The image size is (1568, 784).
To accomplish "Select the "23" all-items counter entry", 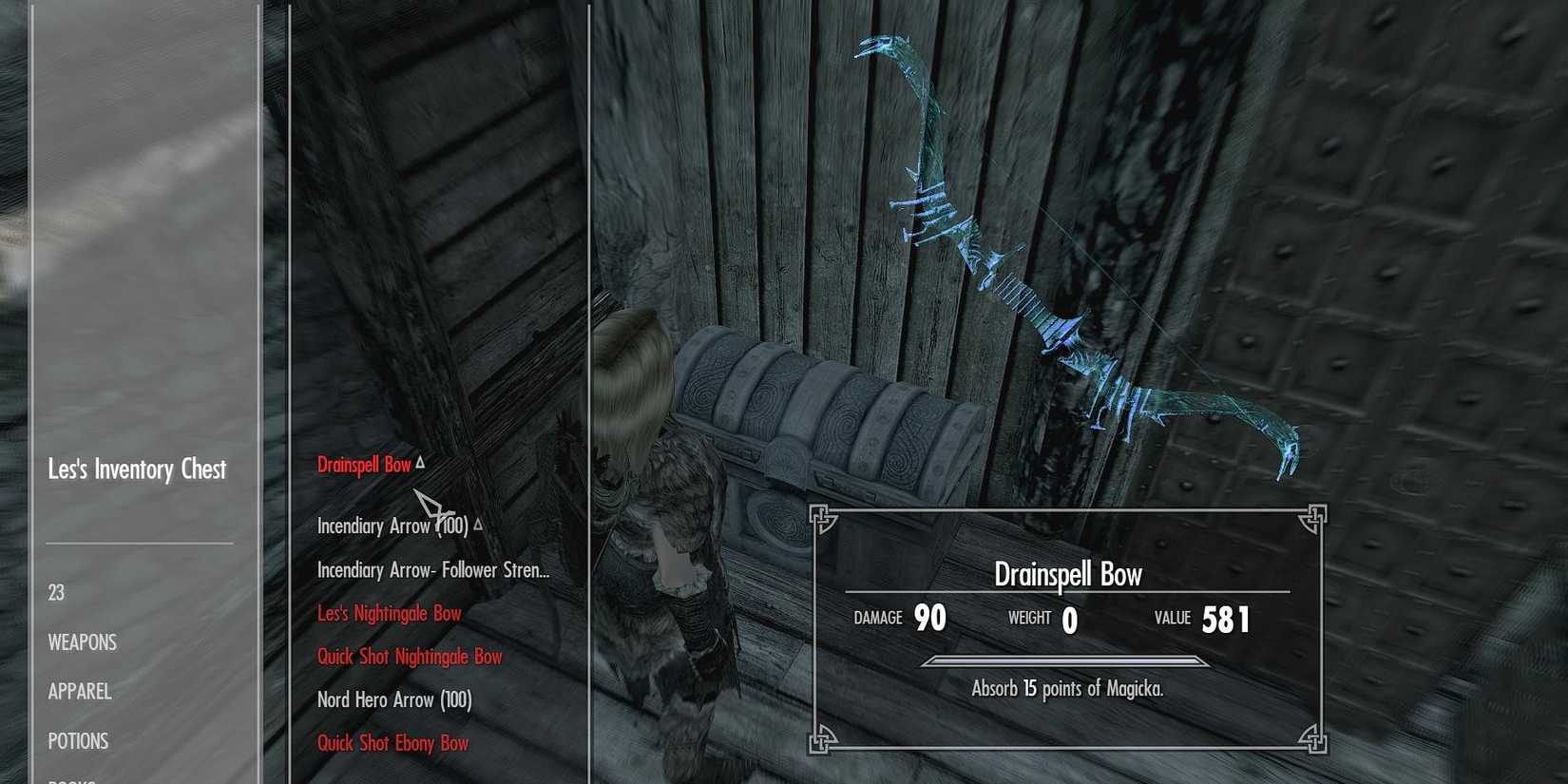I will 55,592.
